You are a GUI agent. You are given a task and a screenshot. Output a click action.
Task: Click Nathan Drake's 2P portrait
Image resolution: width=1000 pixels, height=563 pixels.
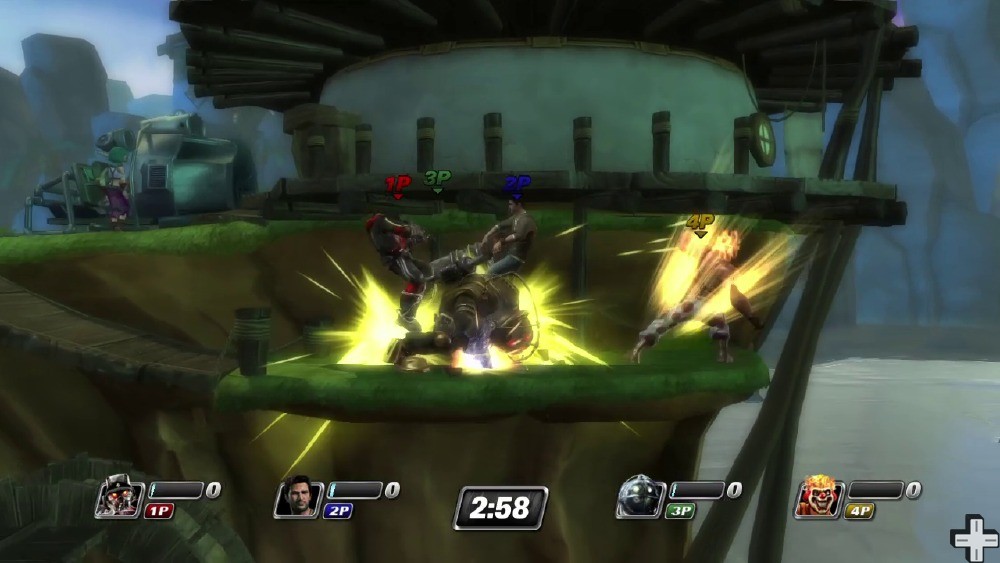[x=297, y=497]
